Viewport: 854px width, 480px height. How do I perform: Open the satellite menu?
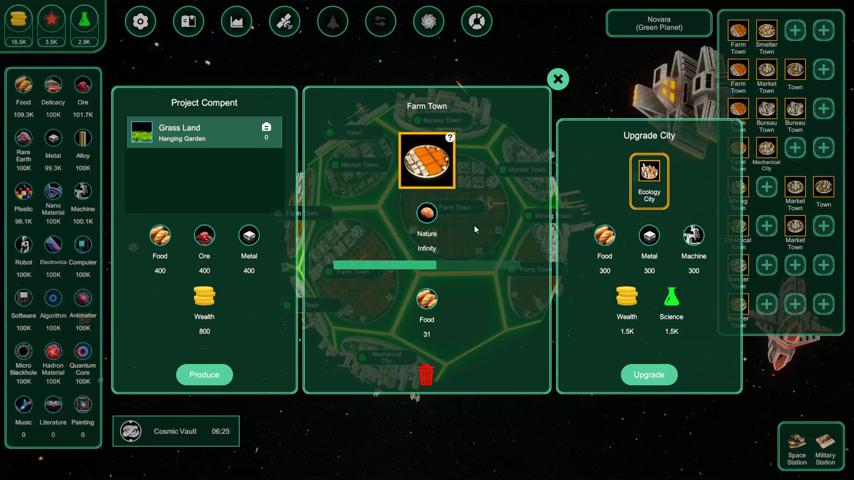(x=285, y=21)
